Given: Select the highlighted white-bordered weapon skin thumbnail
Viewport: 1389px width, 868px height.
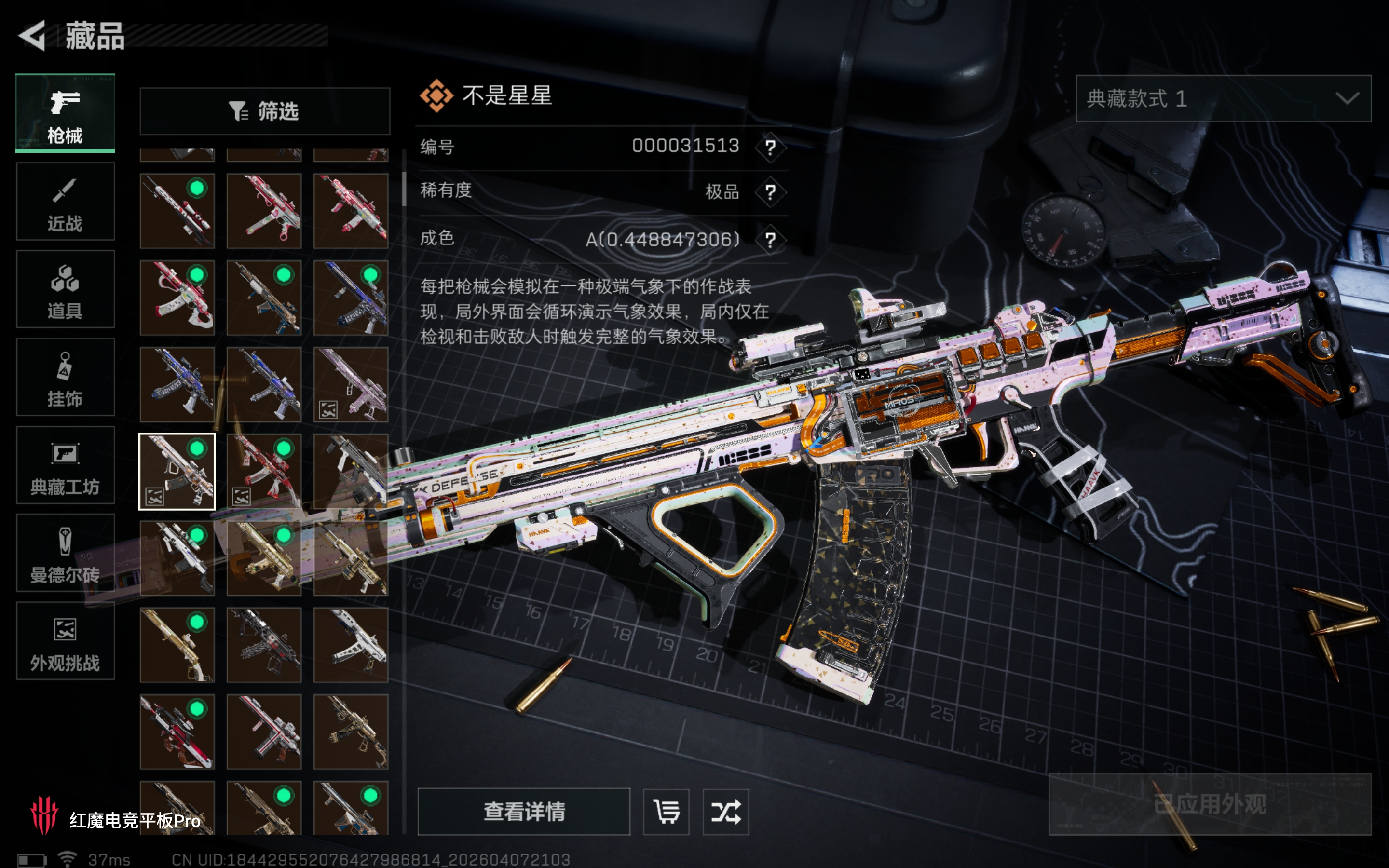Looking at the screenshot, I should coord(177,471).
